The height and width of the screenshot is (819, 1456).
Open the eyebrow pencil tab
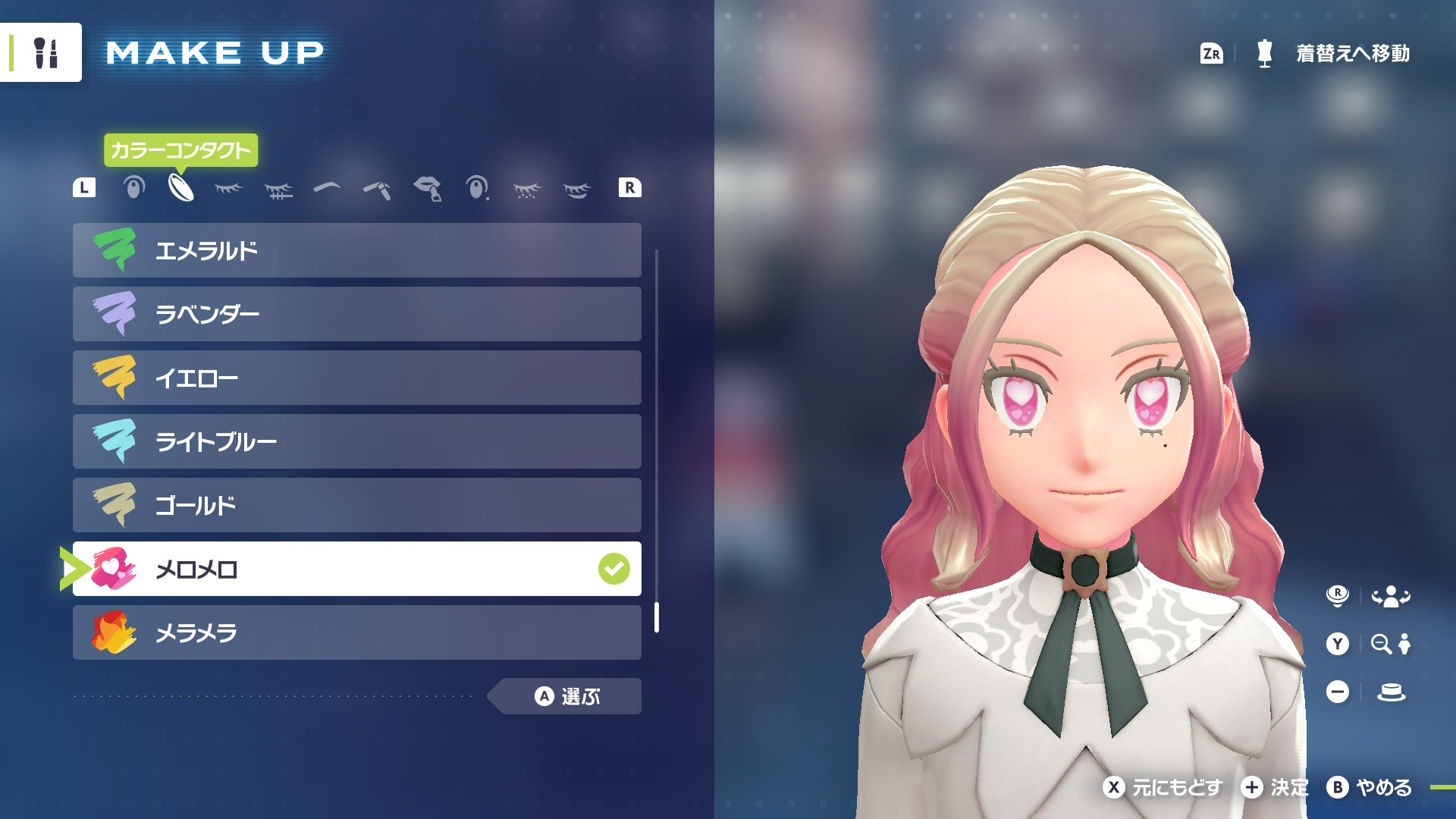(x=377, y=189)
